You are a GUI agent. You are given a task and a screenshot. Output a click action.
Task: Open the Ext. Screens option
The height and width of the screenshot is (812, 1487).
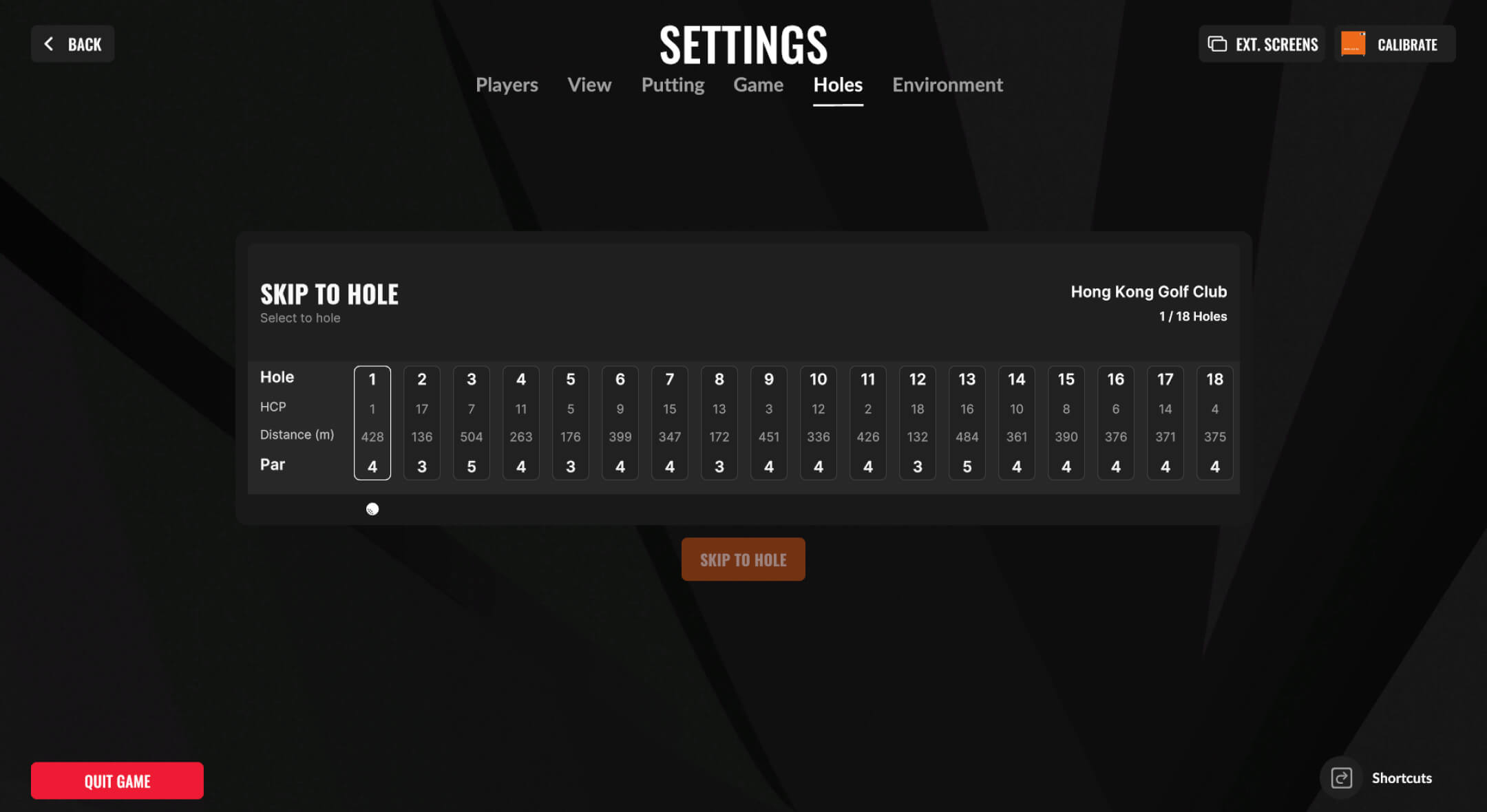pyautogui.click(x=1262, y=44)
